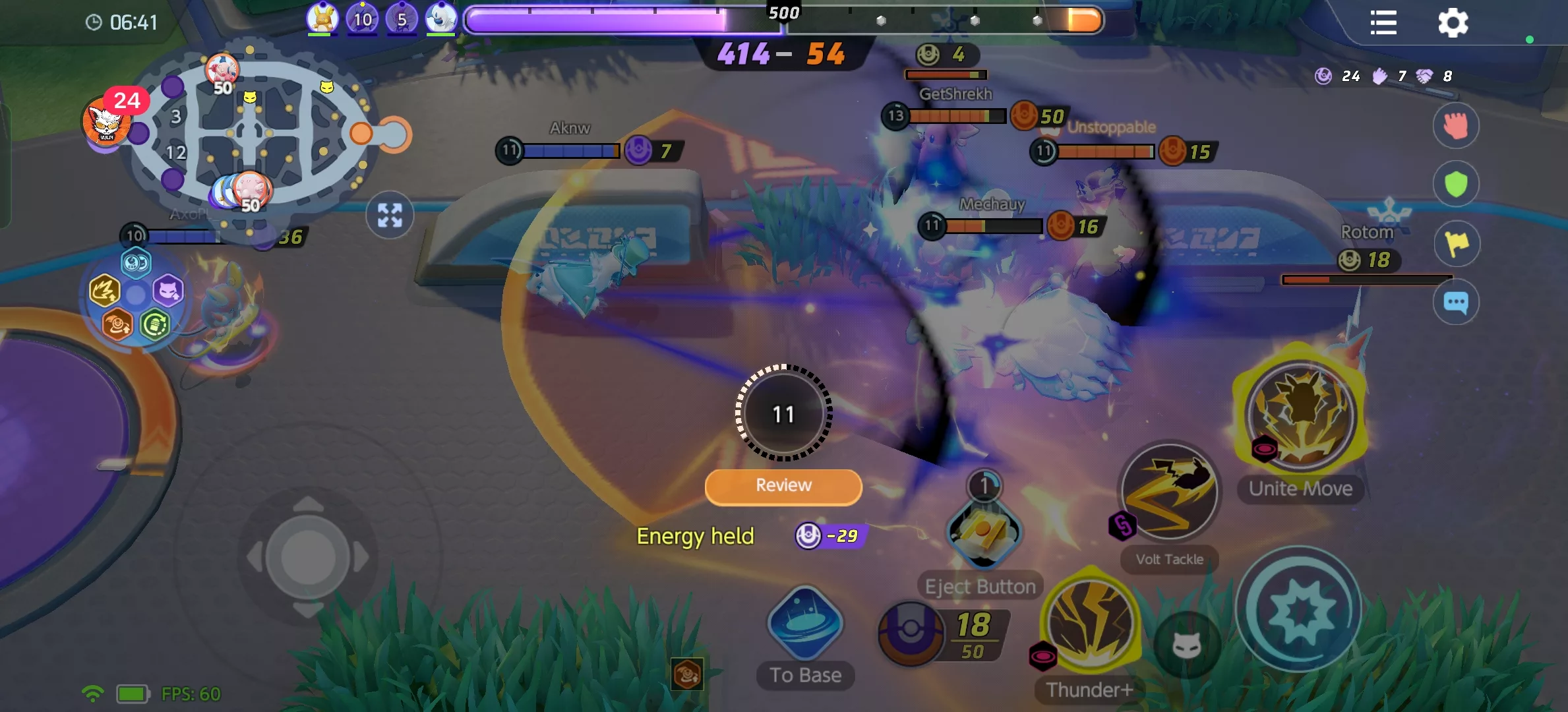Screen dimensions: 1568x712
Task: Open the minimap
Action: (x=251, y=132)
